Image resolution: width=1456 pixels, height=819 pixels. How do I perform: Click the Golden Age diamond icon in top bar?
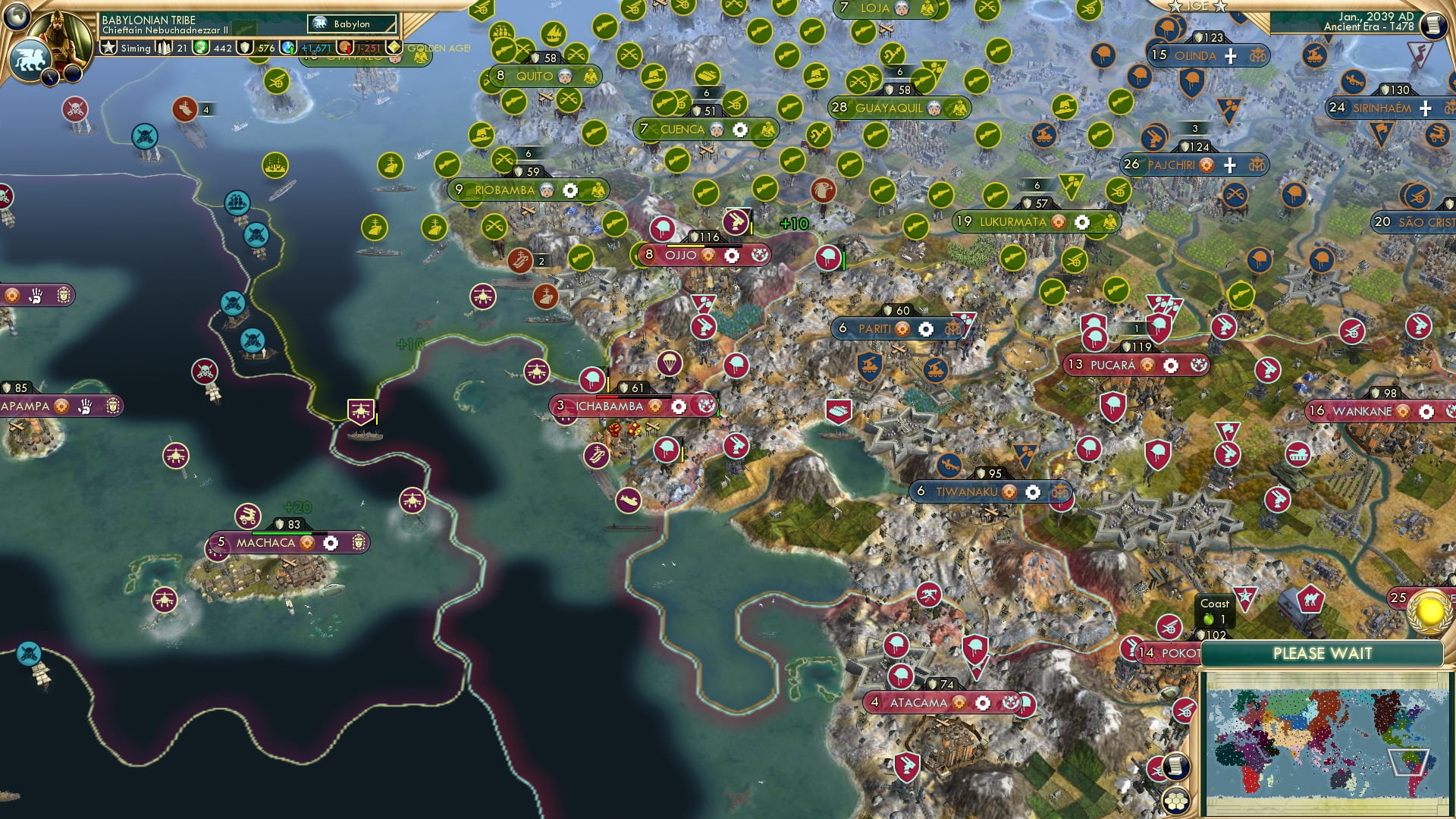pyautogui.click(x=394, y=49)
